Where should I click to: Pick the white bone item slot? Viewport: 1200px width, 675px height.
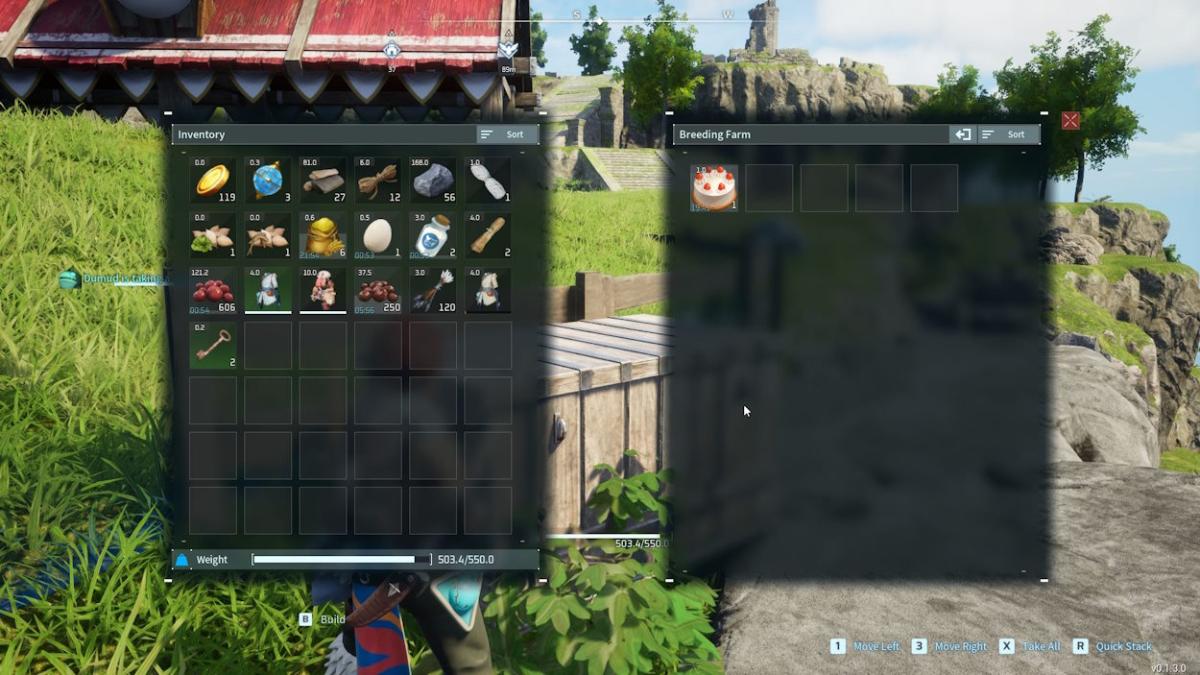pyautogui.click(x=488, y=181)
